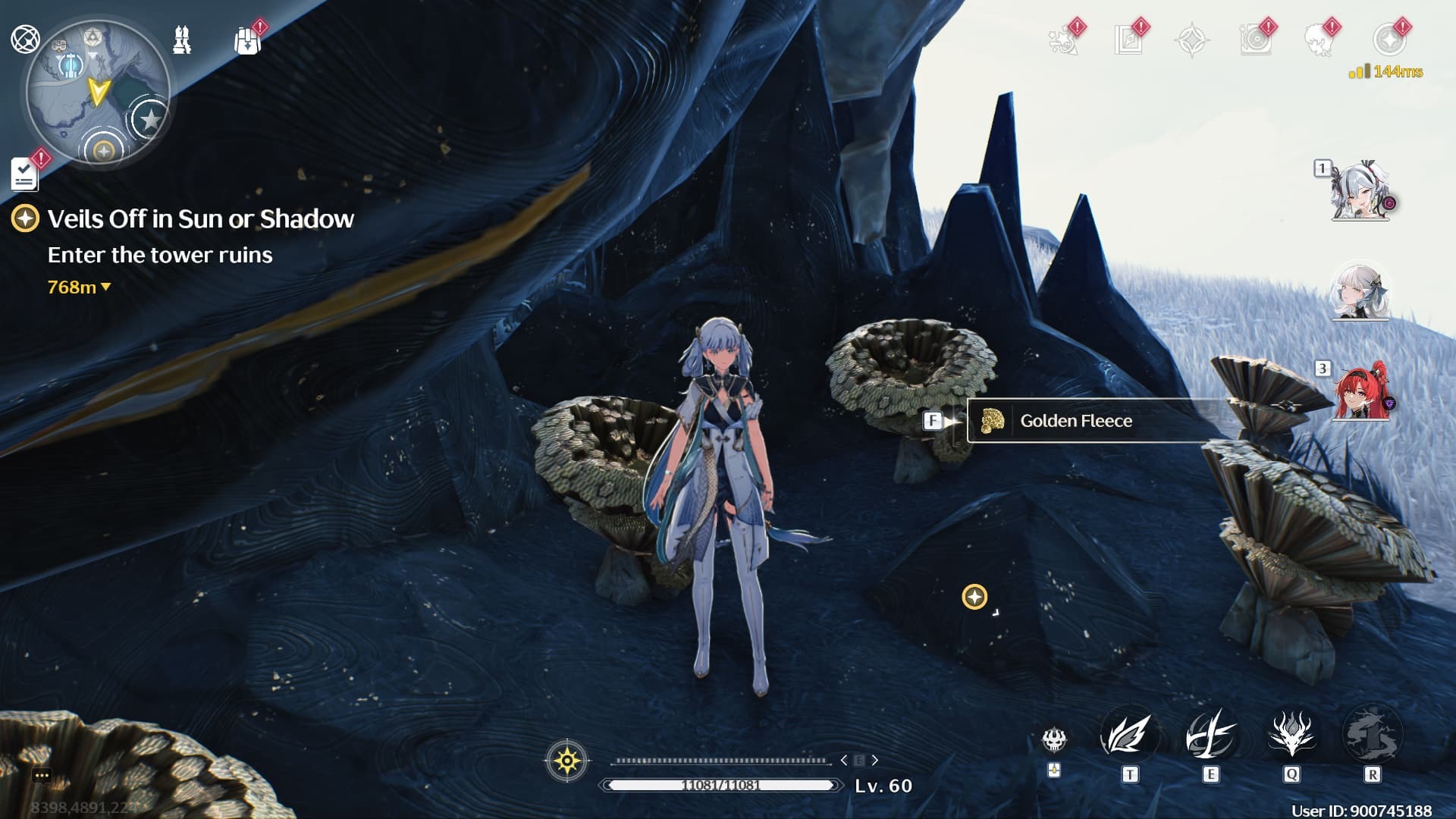Pick up the Golden Fleece item
This screenshot has width=1456, height=819.
click(x=1075, y=421)
